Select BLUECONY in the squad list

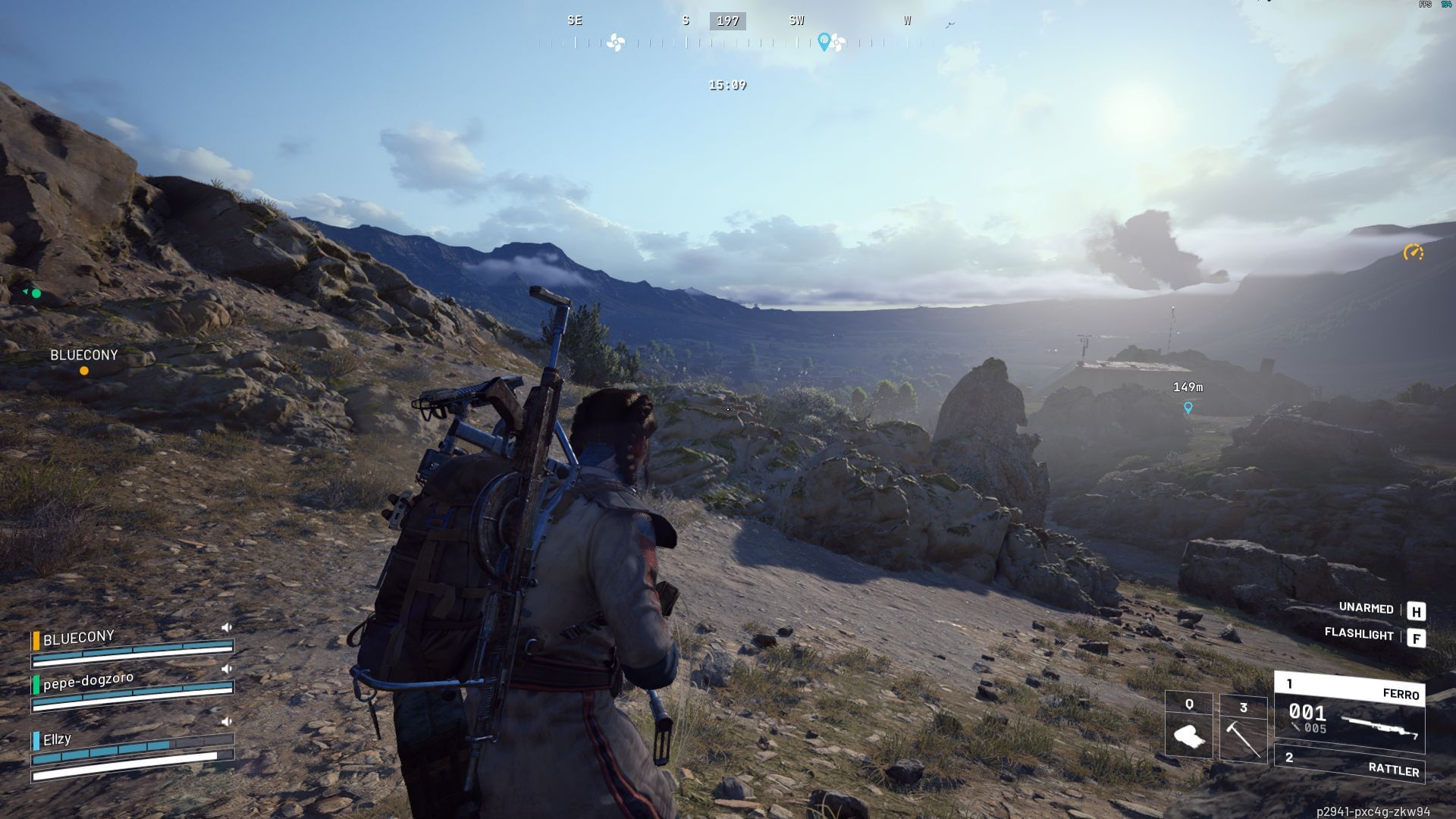click(78, 639)
